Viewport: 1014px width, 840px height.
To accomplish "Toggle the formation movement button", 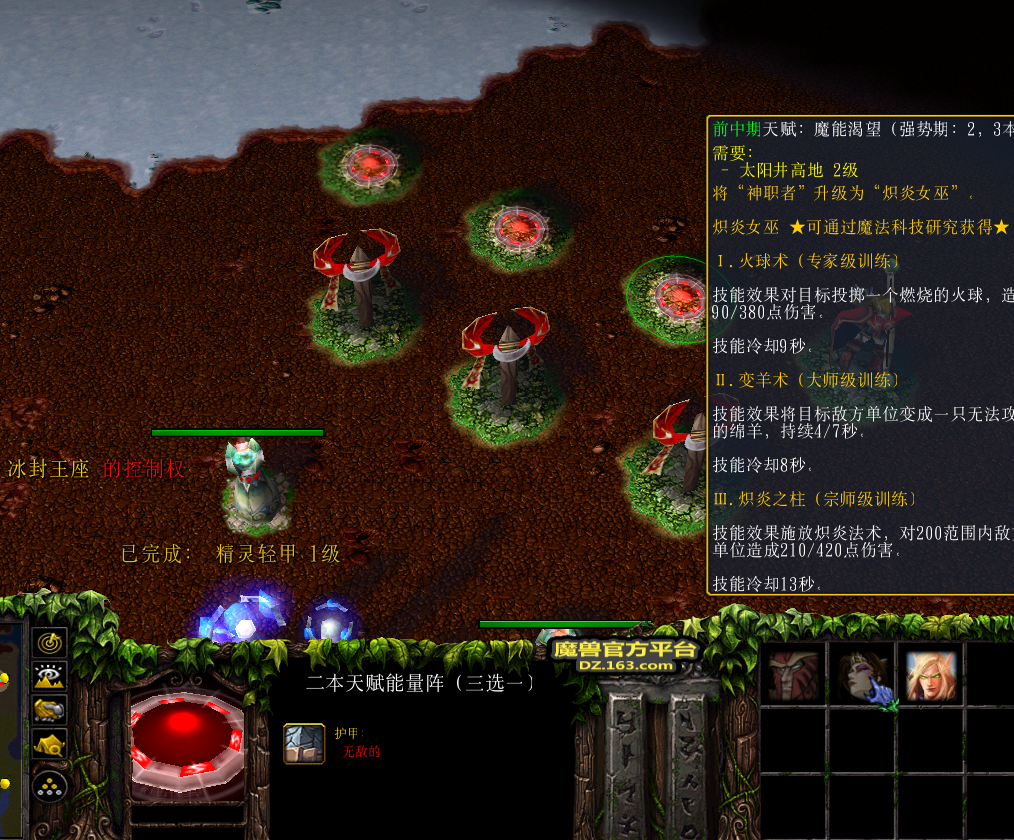I will 50,785.
